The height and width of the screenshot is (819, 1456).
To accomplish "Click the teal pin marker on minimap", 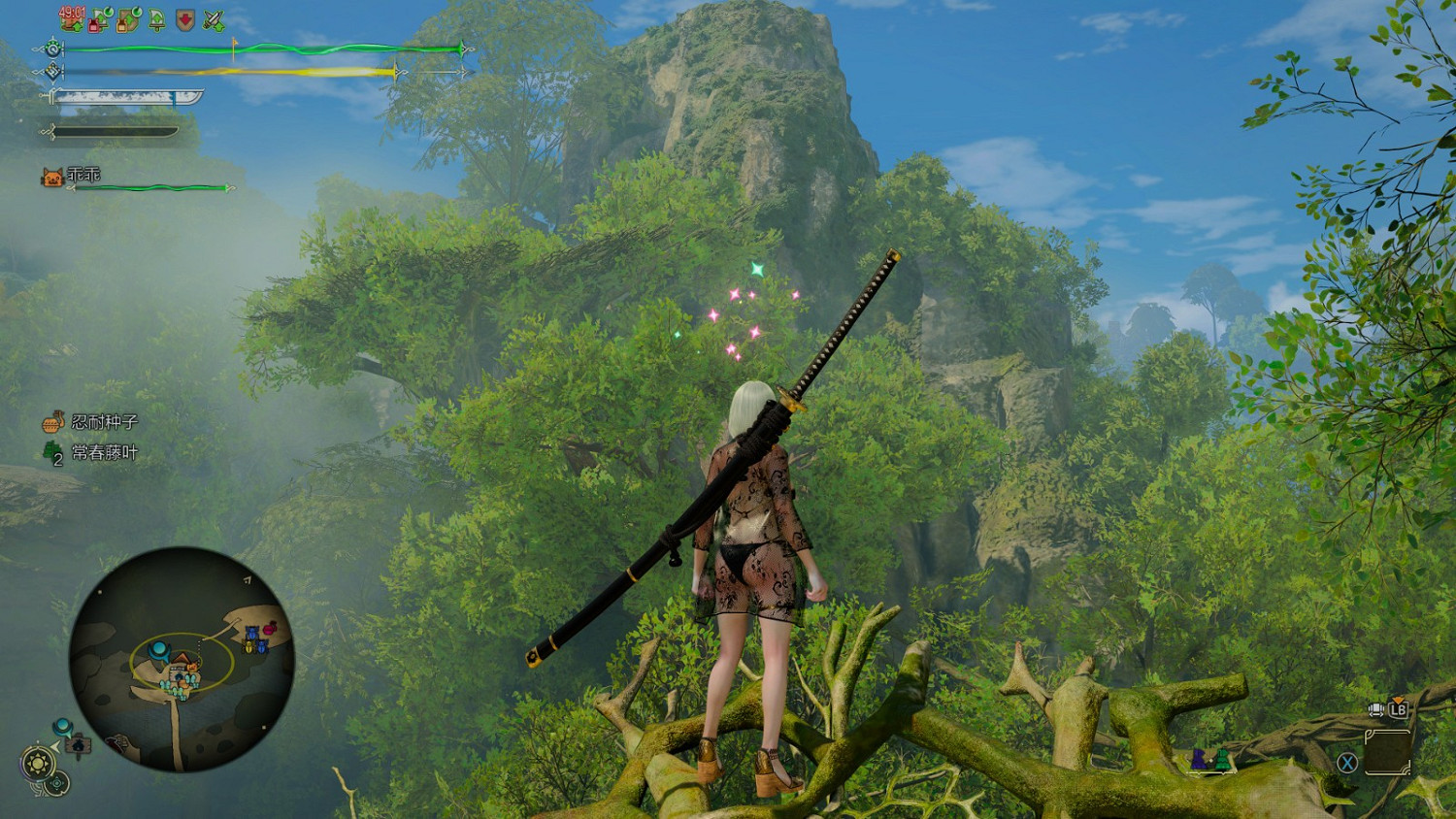I will tap(158, 649).
